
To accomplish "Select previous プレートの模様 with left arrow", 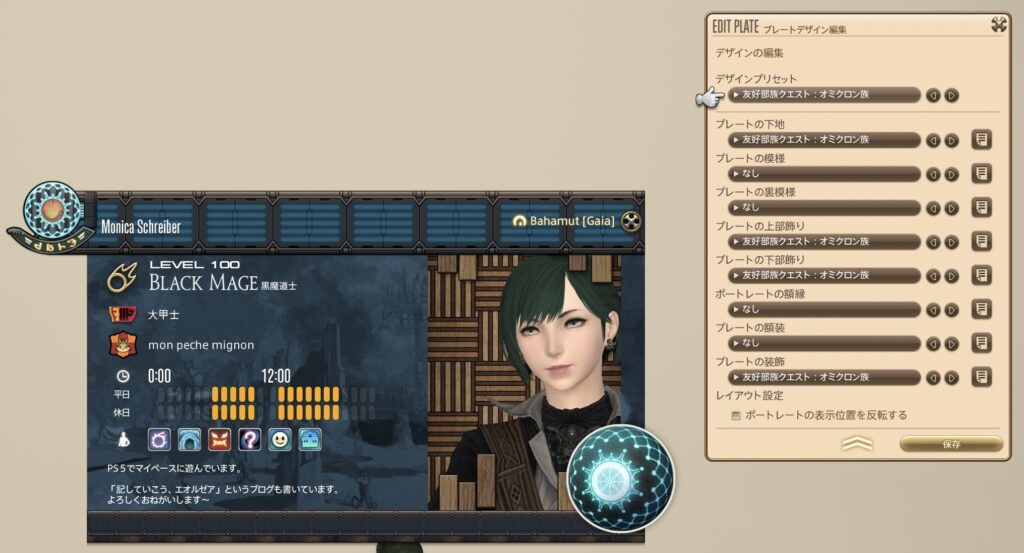I will point(934,174).
